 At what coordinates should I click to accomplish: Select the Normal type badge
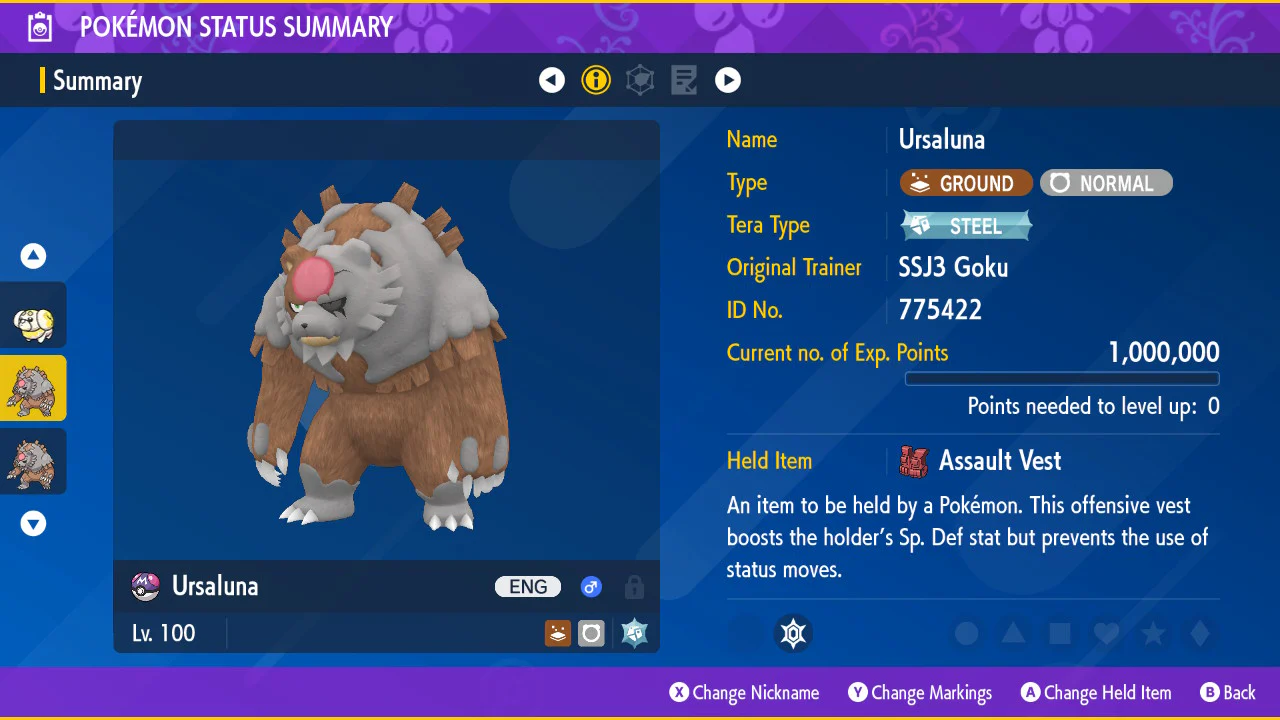click(x=1106, y=183)
